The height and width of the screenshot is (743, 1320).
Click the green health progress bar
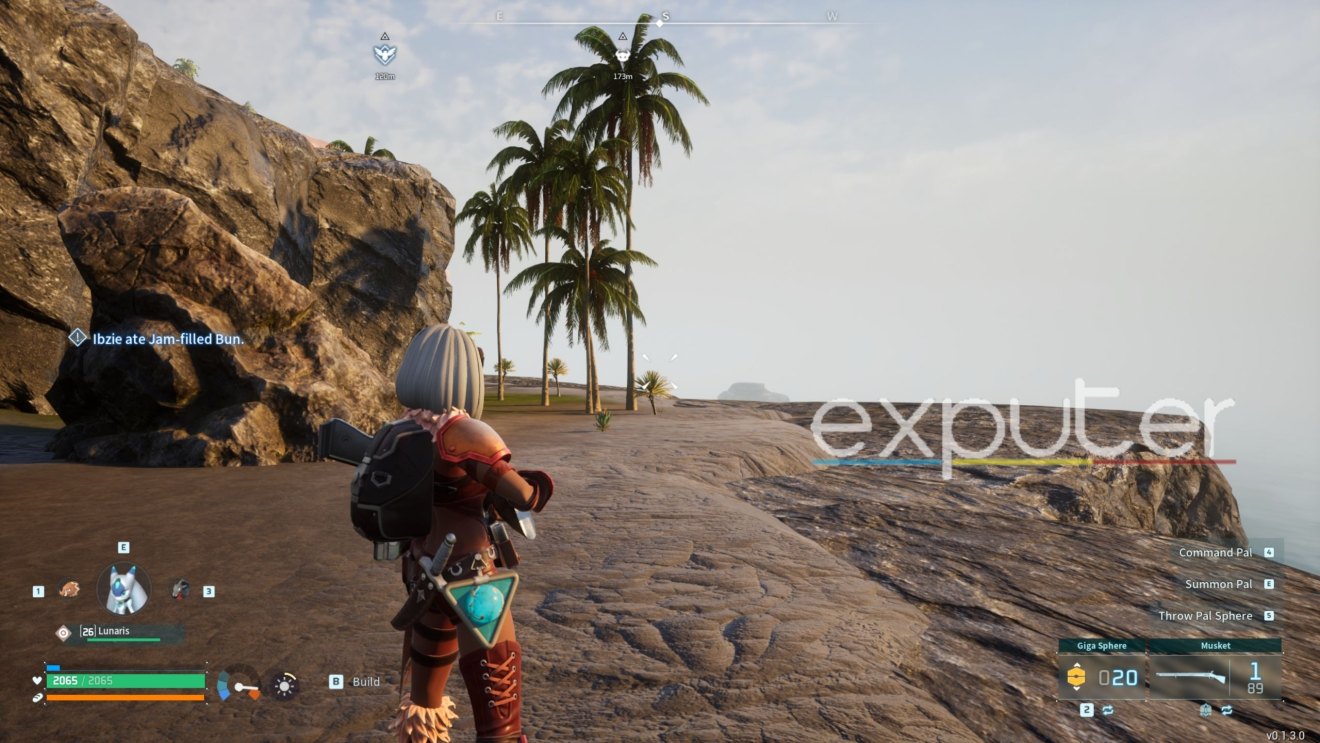click(125, 680)
